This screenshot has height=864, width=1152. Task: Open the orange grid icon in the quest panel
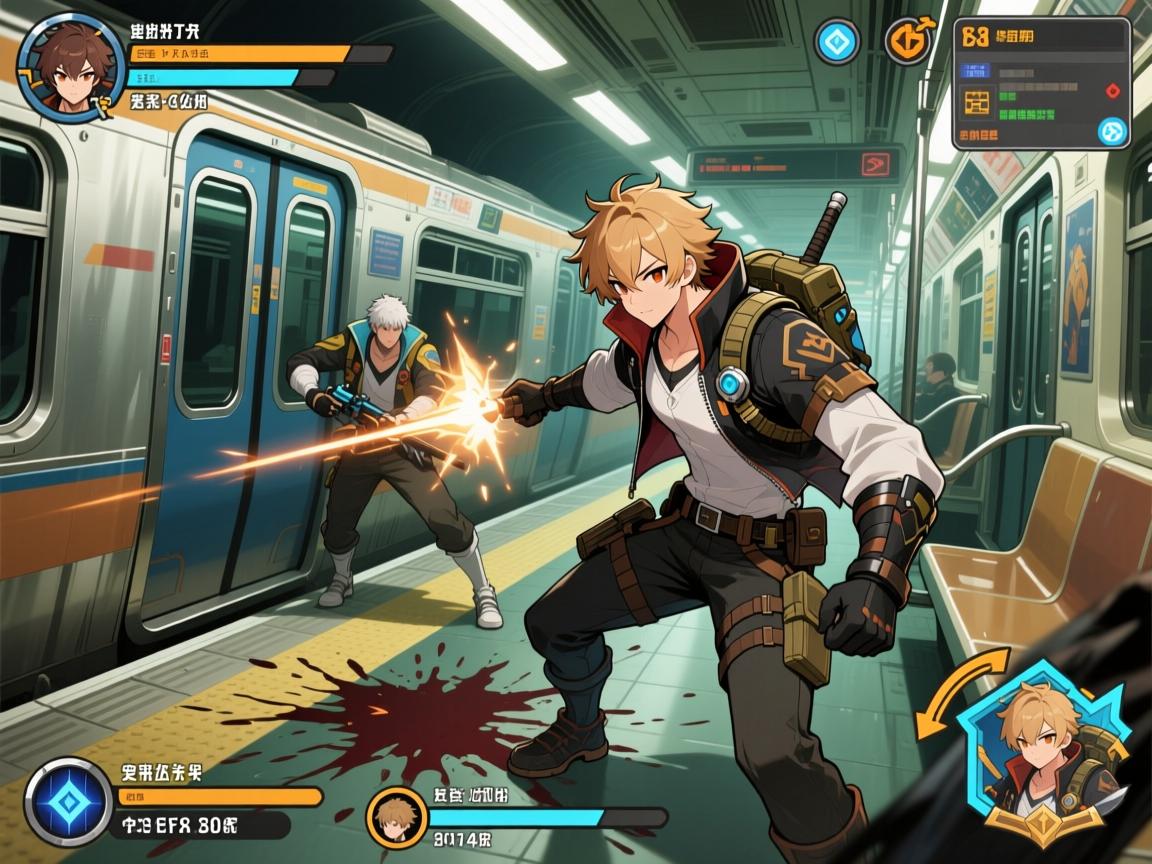tap(976, 102)
